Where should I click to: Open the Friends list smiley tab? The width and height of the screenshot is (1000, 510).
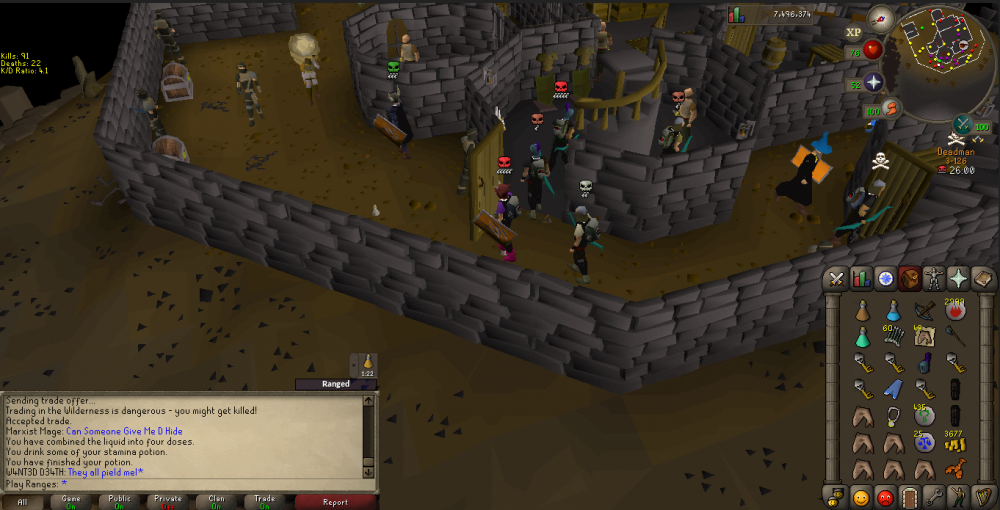tap(861, 496)
